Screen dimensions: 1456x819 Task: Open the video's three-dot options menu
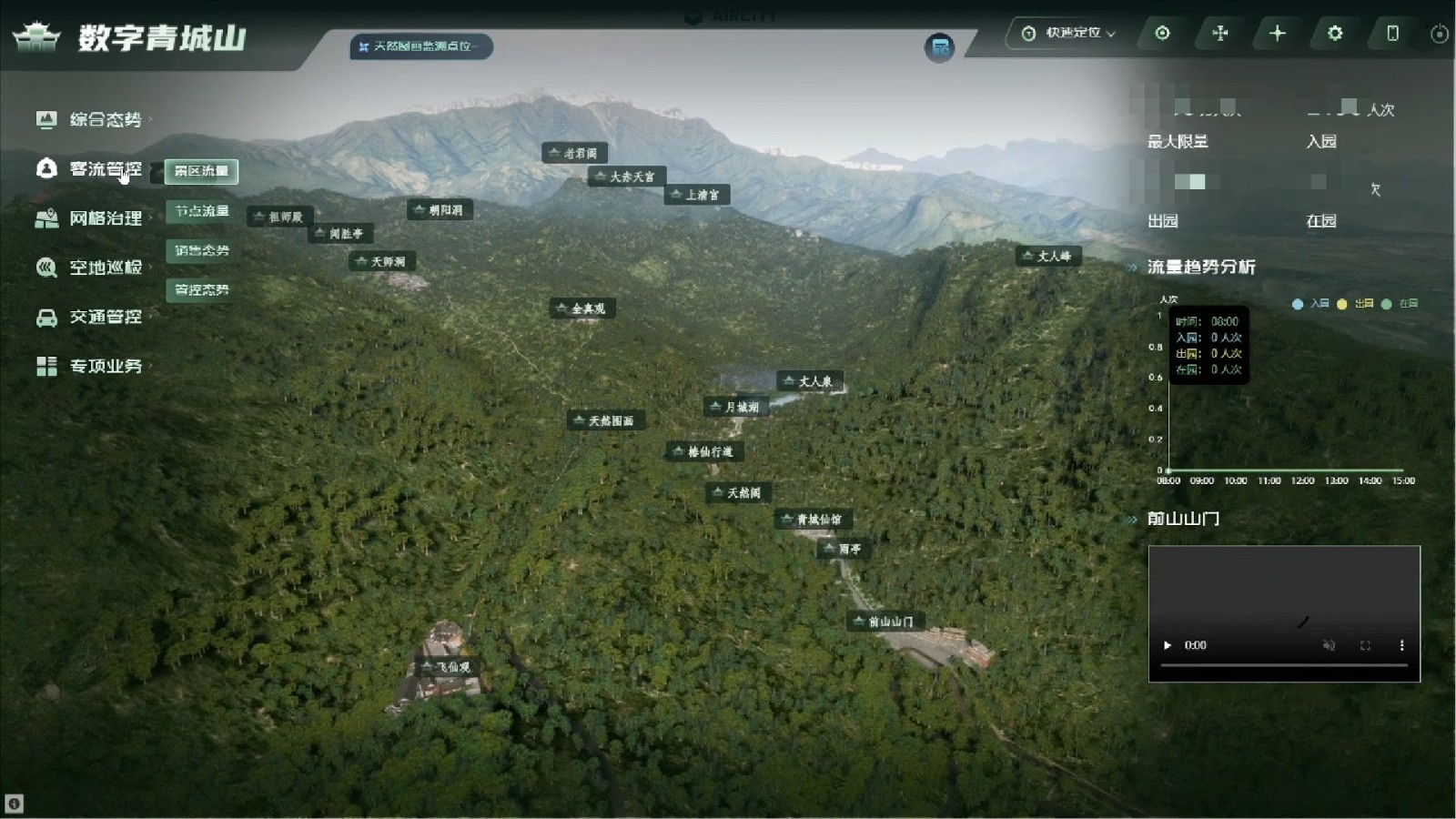click(x=1401, y=645)
